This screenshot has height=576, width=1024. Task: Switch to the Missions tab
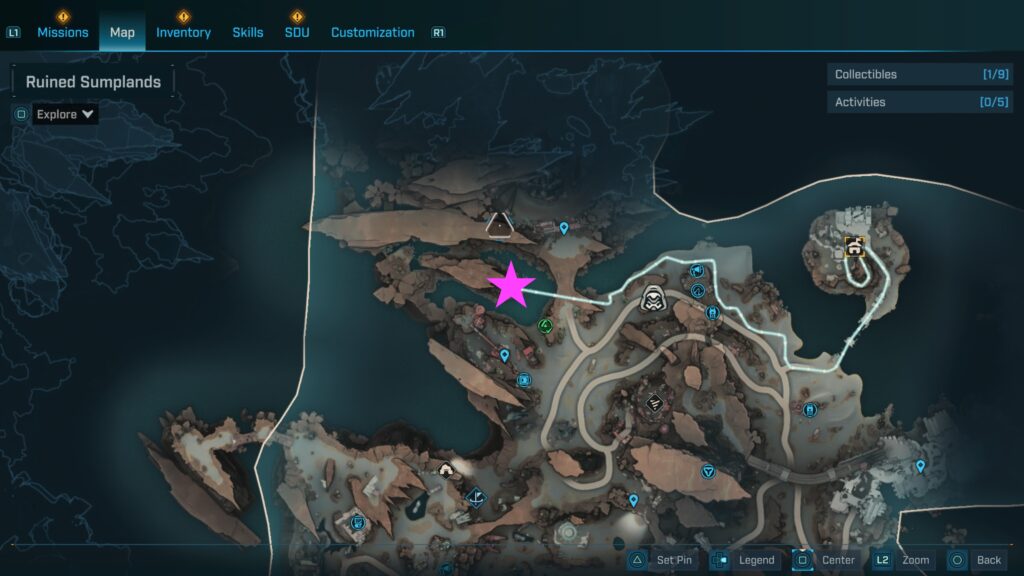coord(62,32)
